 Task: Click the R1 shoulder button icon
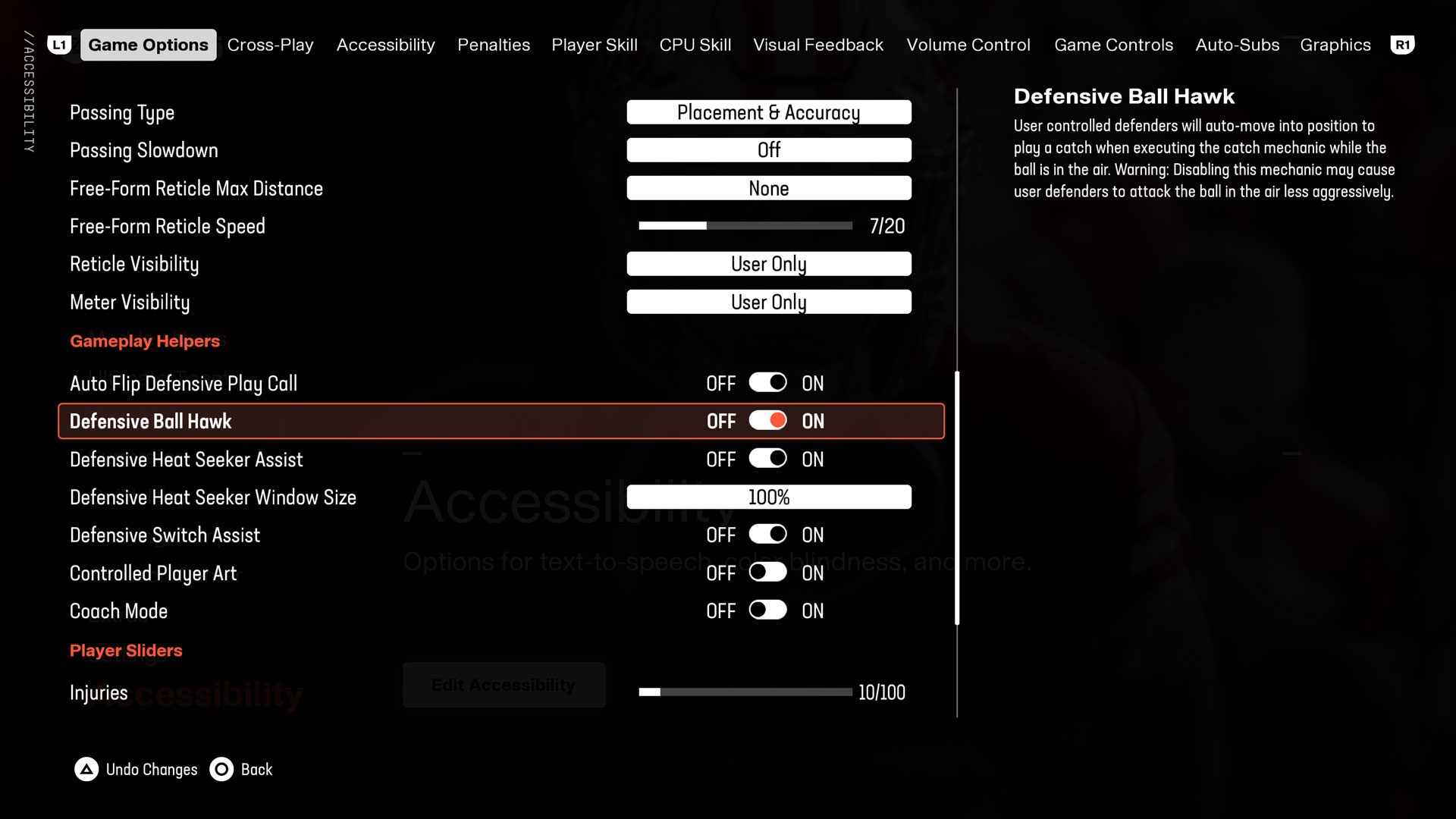click(x=1402, y=44)
